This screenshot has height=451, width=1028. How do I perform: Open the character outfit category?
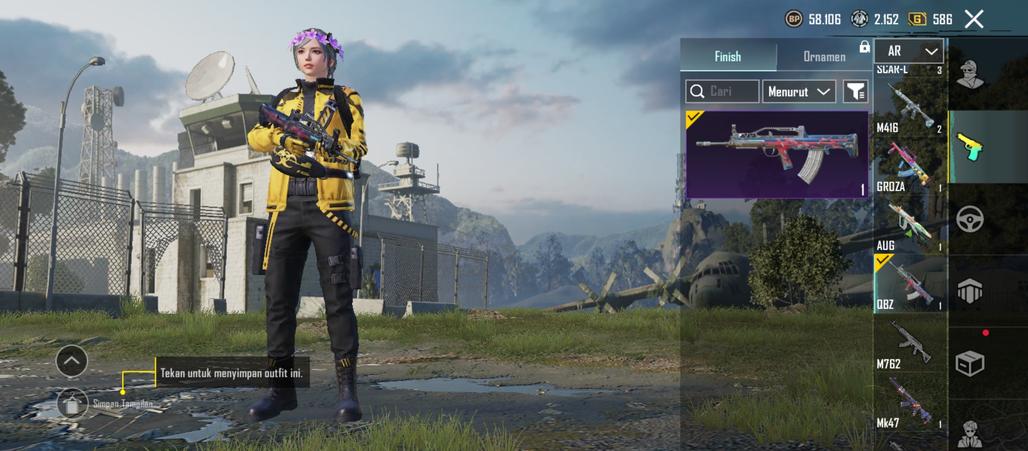pos(968,72)
